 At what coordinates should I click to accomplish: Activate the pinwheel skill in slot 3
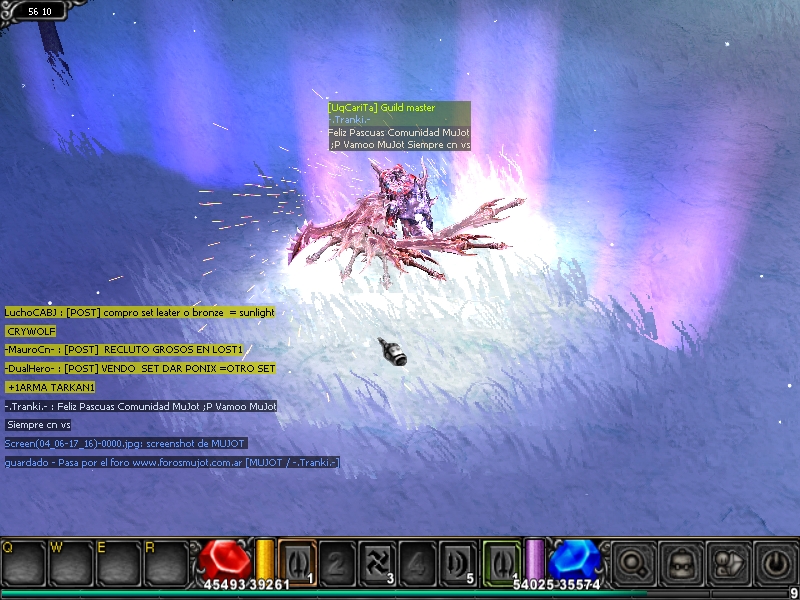click(377, 560)
